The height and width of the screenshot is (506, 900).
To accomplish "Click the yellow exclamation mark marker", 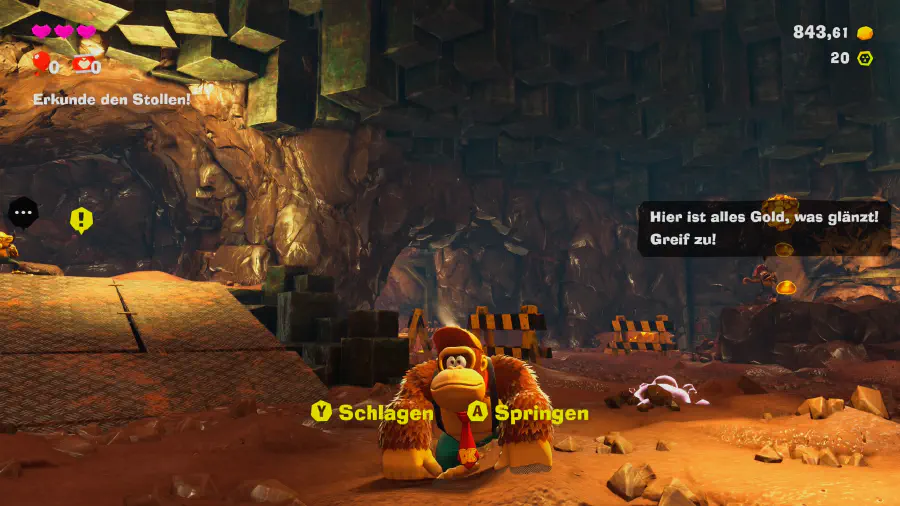I will click(x=81, y=220).
